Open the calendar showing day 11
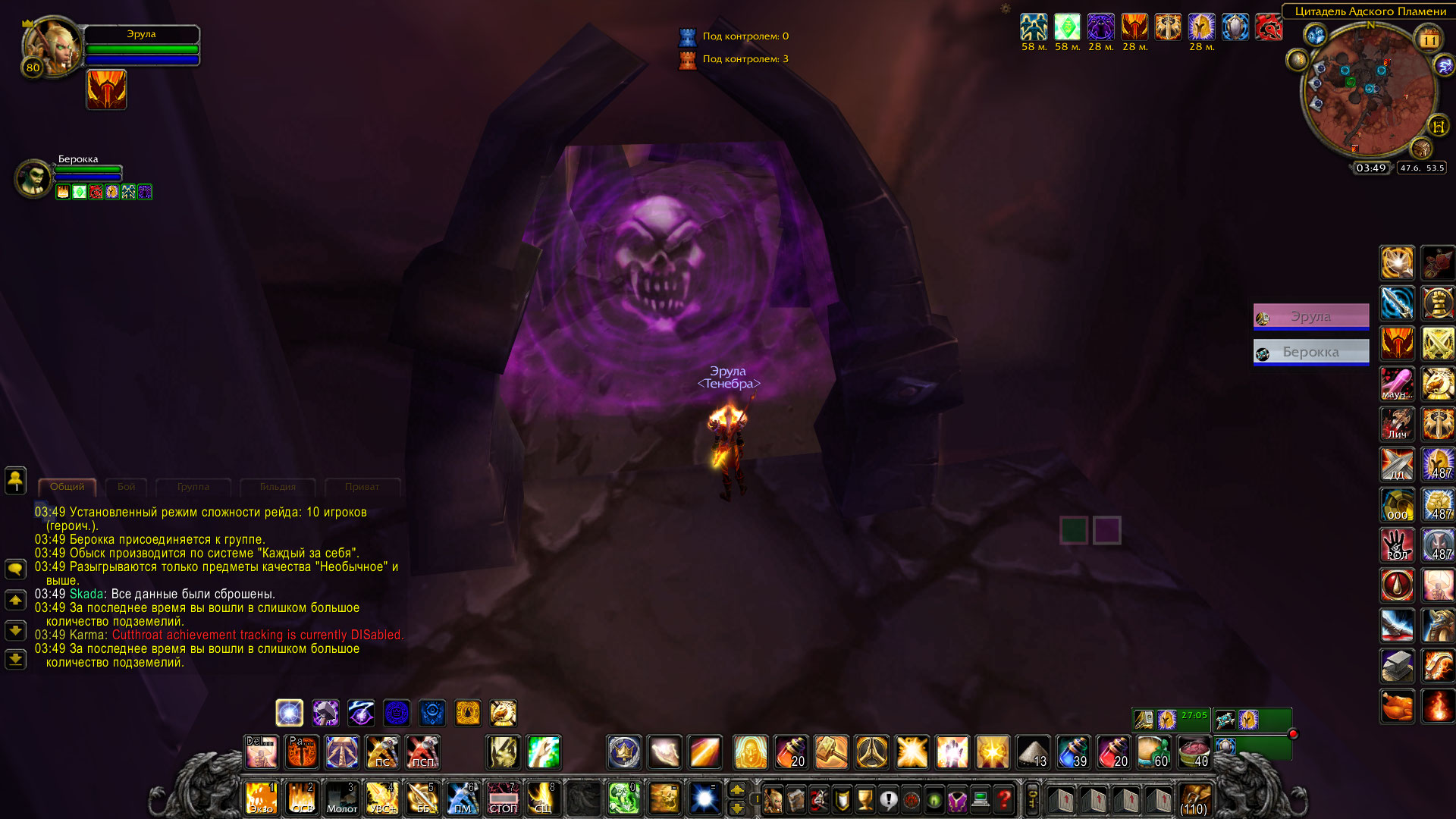 point(1429,39)
